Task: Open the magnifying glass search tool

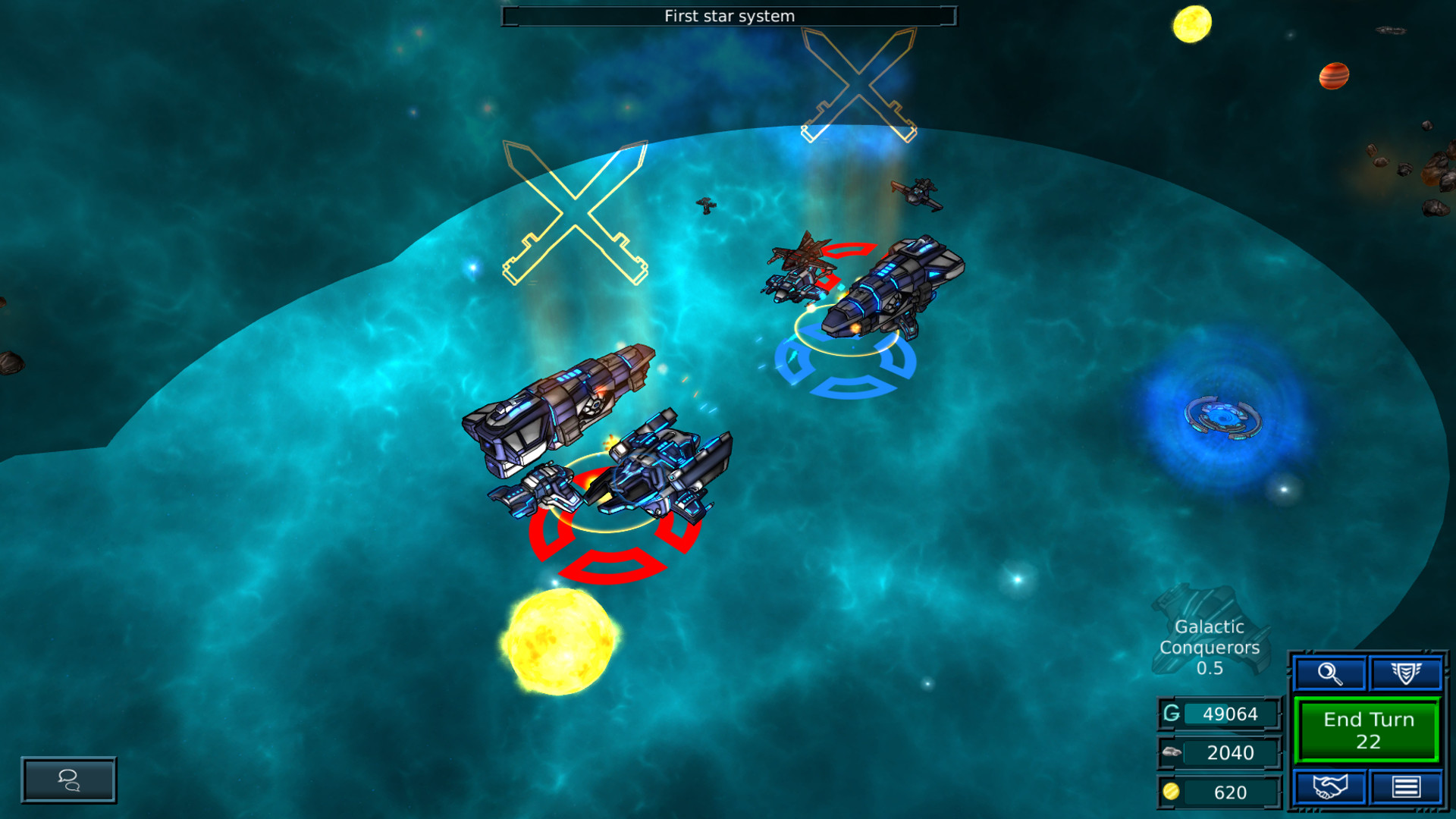Action: (x=1329, y=672)
